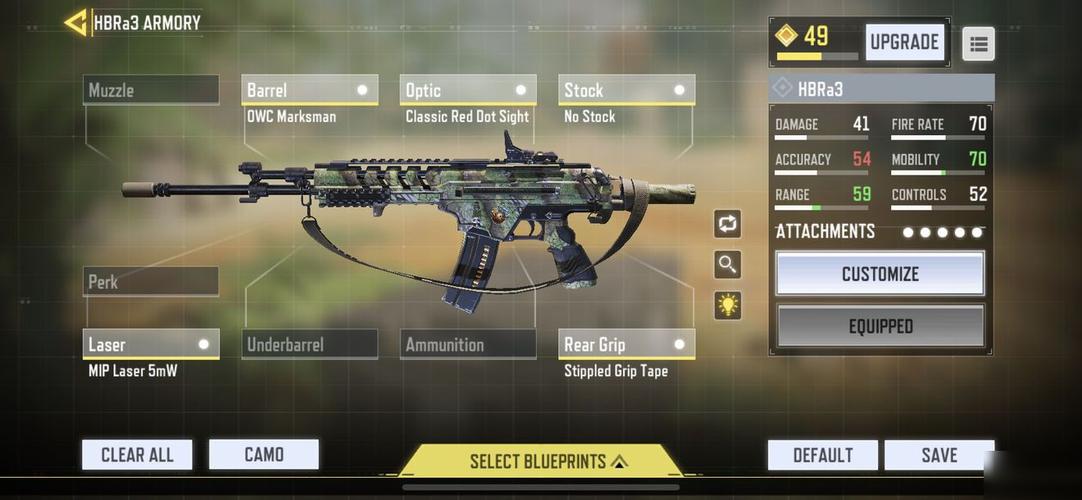1082x500 pixels.
Task: Open the Rear Grip attachment slot
Action: [x=626, y=344]
